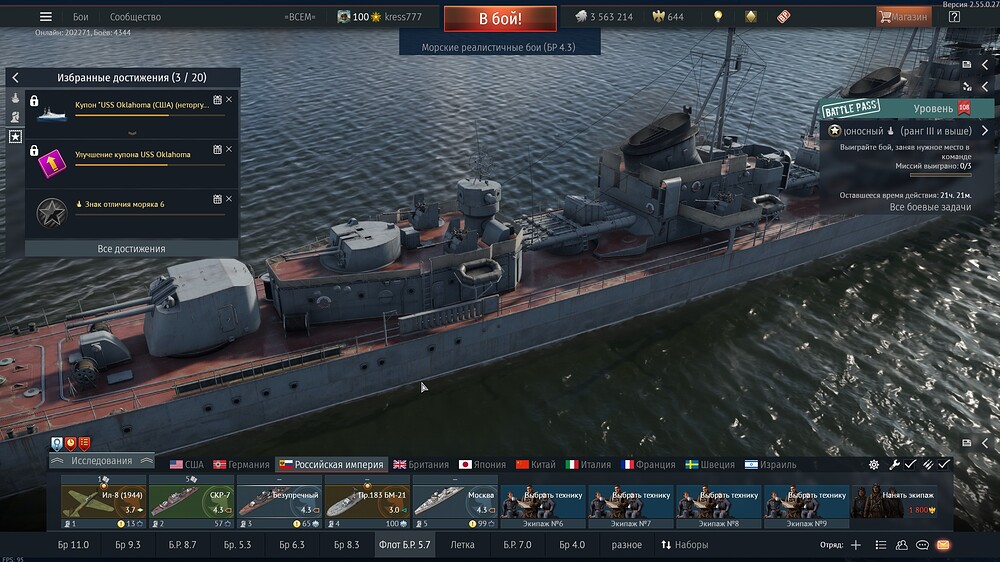Open the «Магазин» shop
The width and height of the screenshot is (1000, 562).
[902, 17]
